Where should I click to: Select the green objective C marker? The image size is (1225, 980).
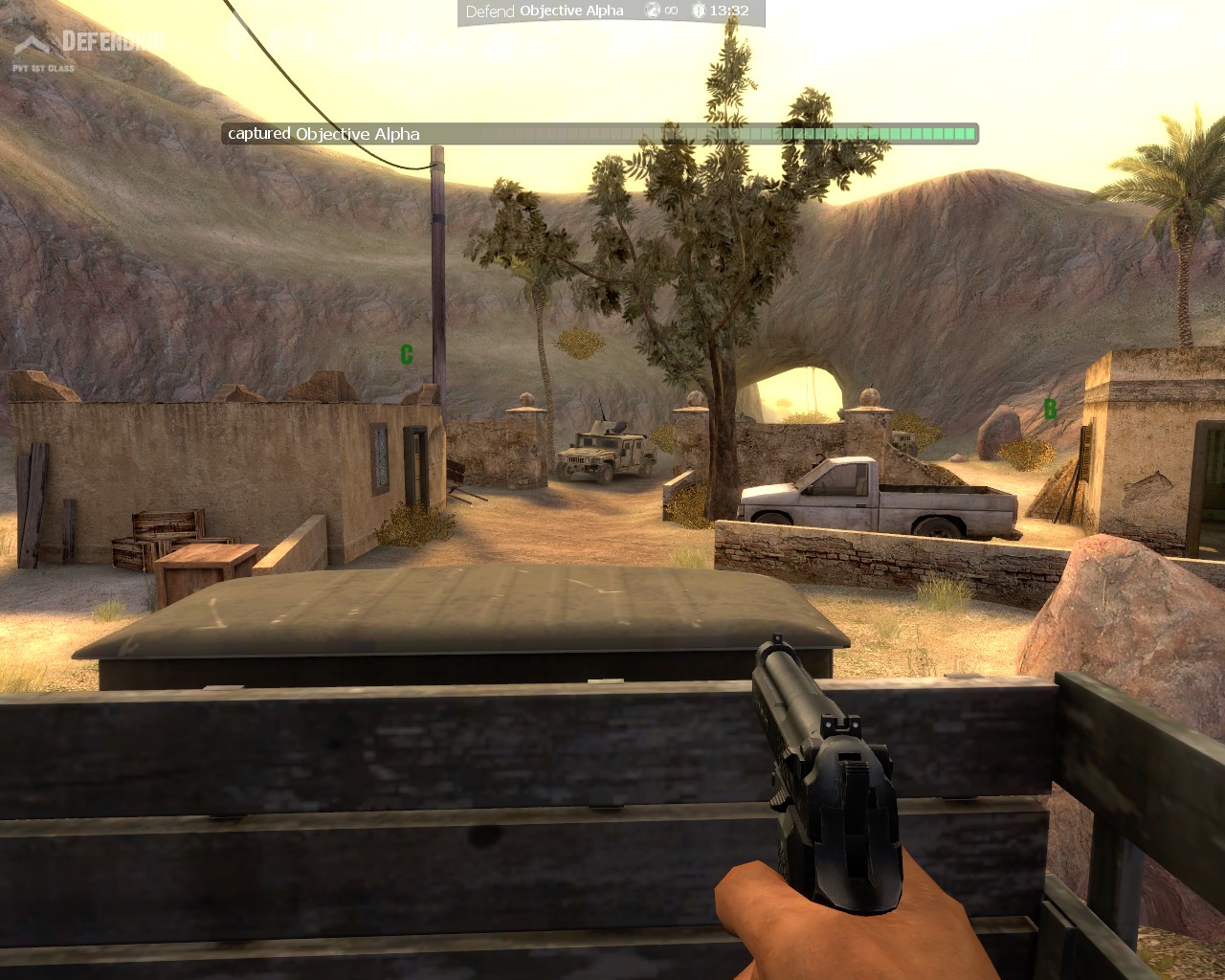tap(407, 355)
